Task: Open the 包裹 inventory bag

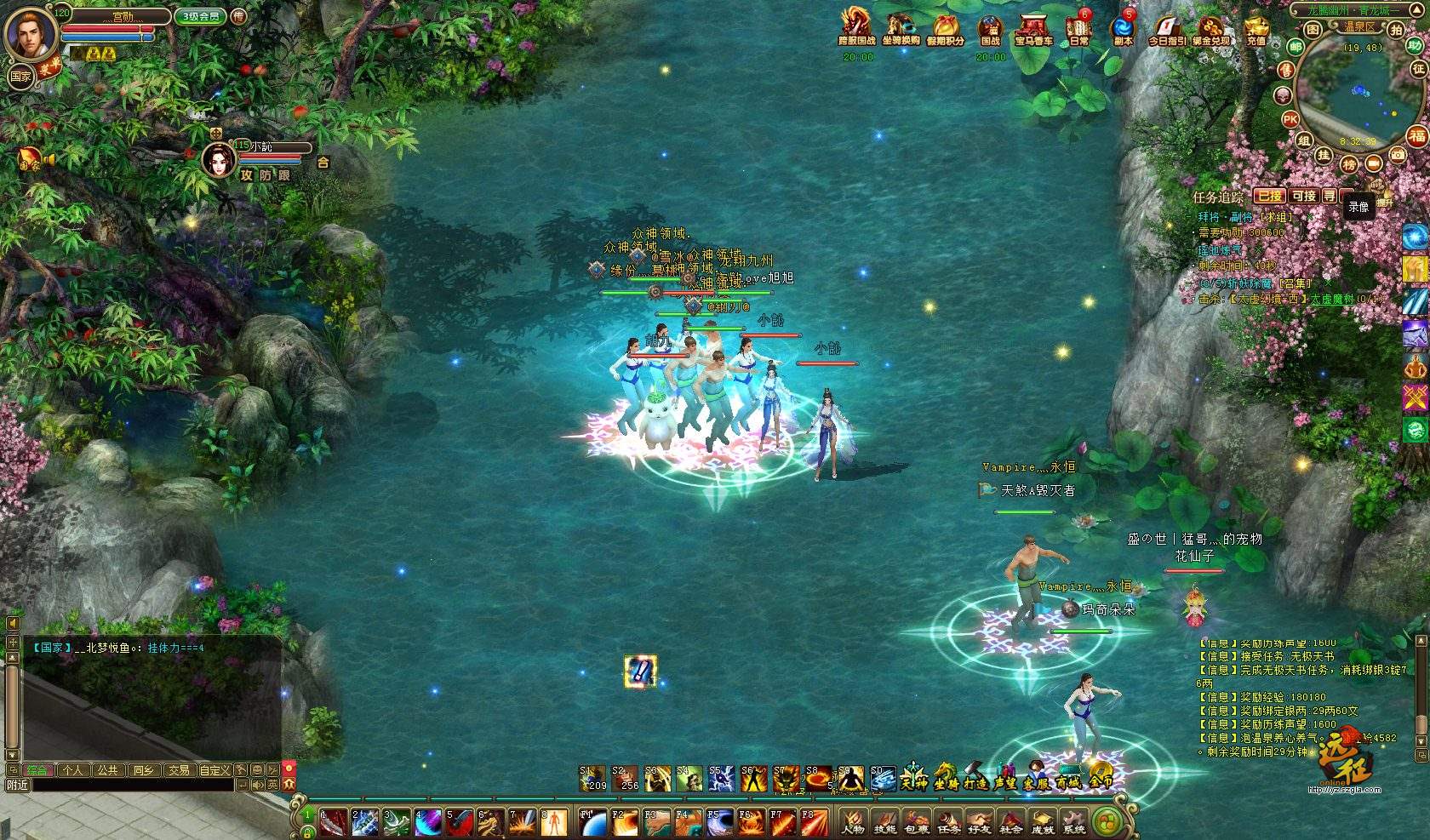Action: [x=916, y=821]
